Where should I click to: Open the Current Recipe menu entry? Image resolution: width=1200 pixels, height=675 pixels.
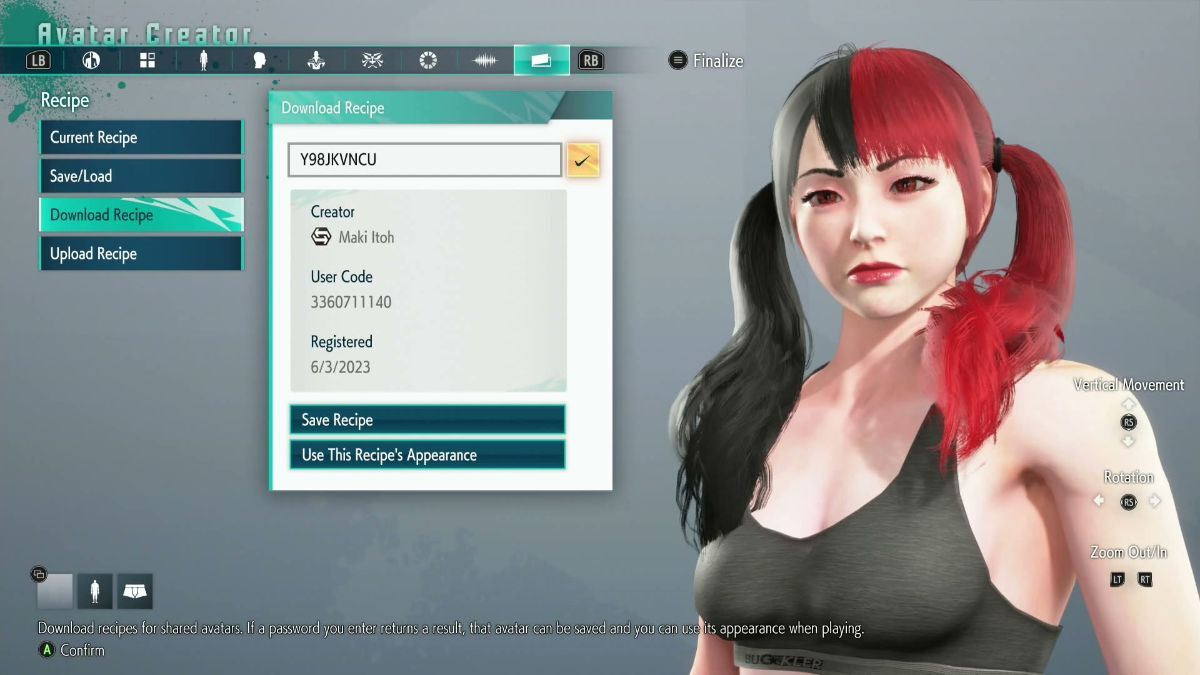click(x=140, y=138)
